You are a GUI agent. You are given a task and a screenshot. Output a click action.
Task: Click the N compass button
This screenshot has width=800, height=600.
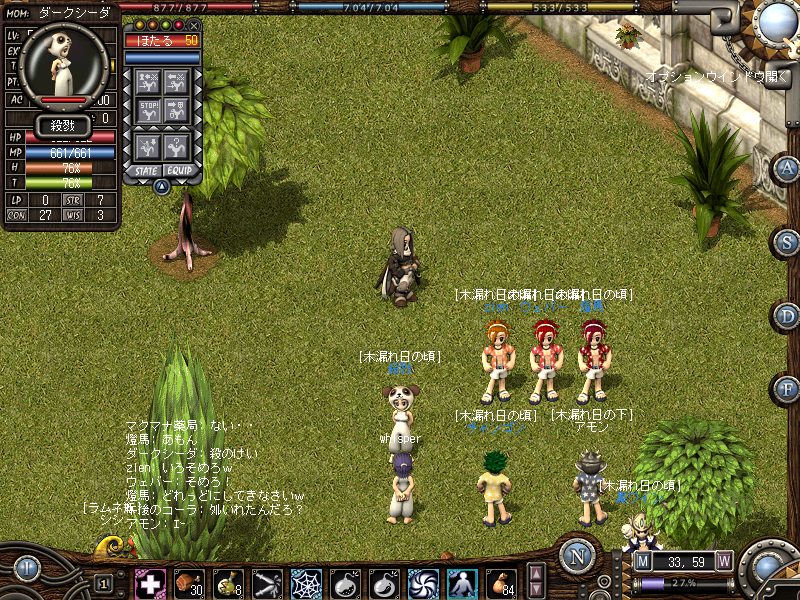pos(577,557)
